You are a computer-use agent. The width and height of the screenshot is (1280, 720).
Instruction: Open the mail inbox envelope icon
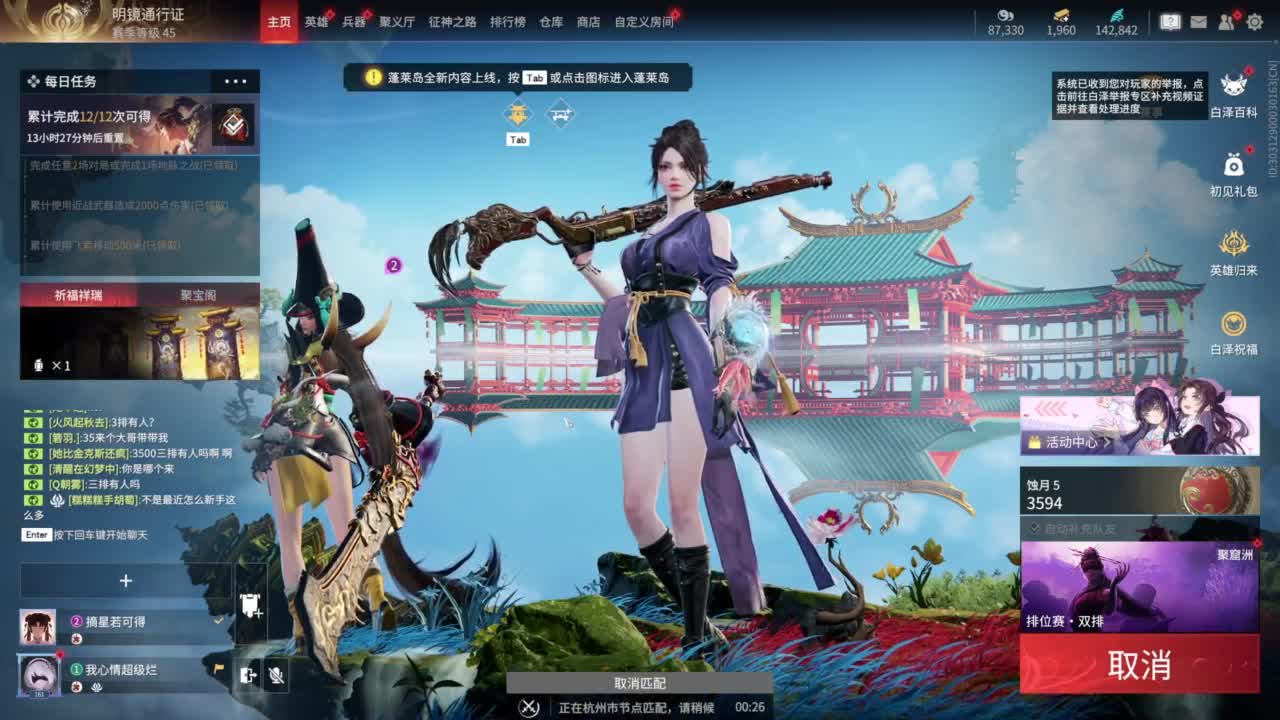pos(1199,22)
